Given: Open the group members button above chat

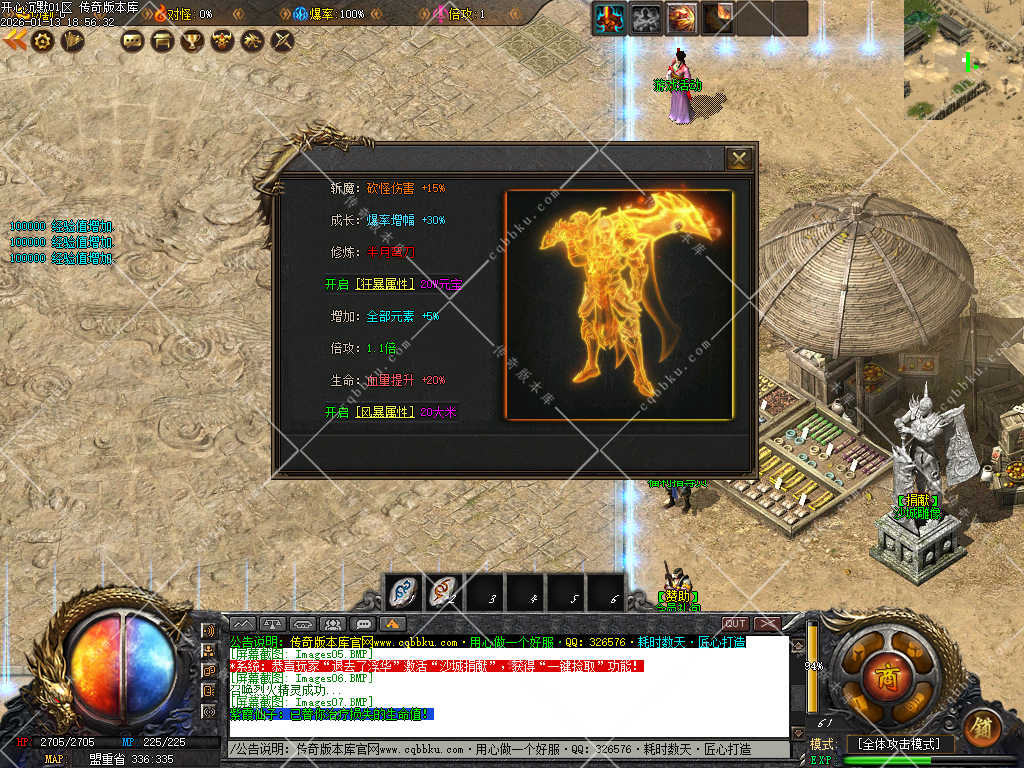Looking at the screenshot, I should (334, 624).
